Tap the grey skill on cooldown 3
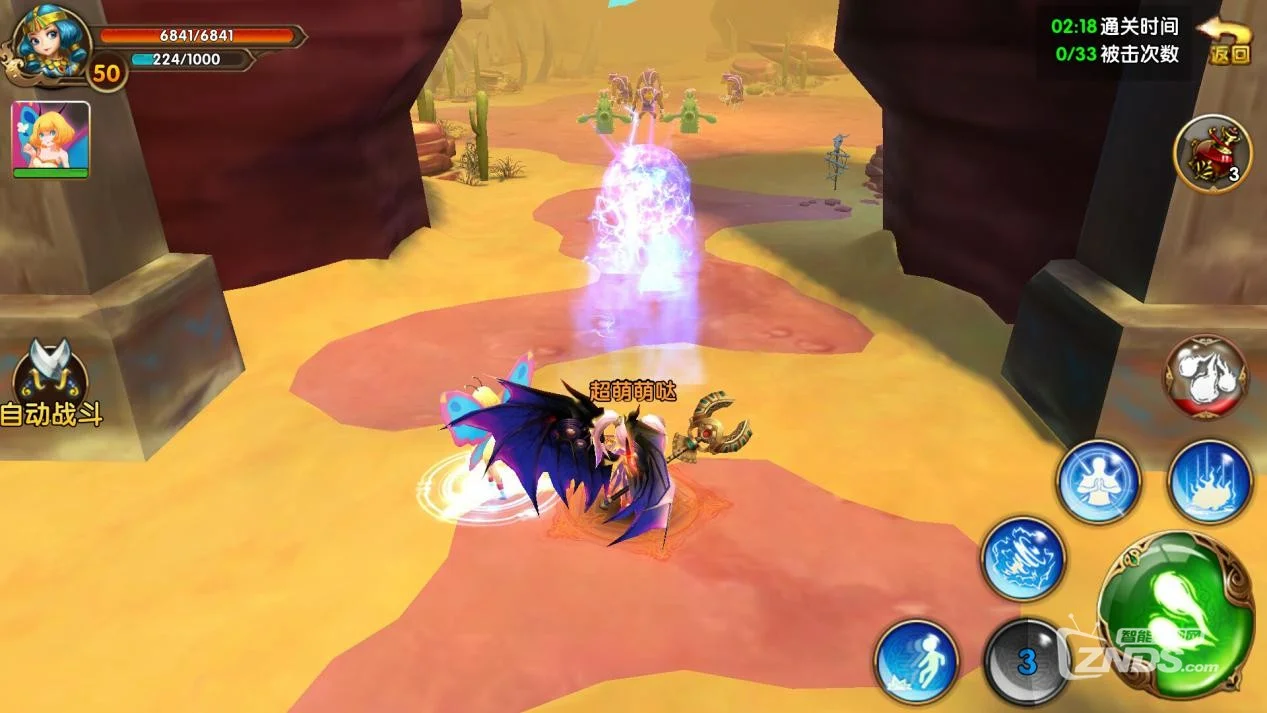 coord(1025,661)
